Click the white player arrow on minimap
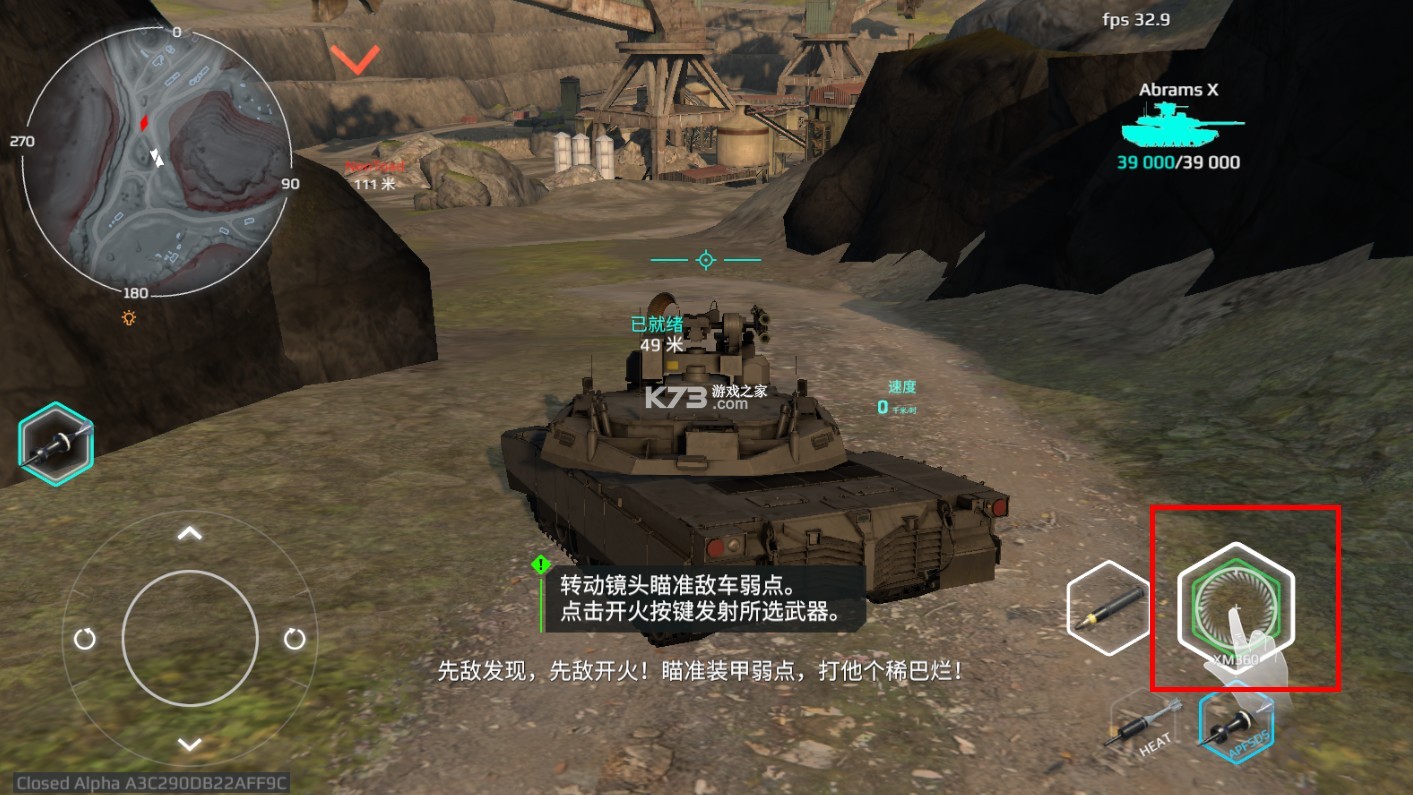 pyautogui.click(x=156, y=156)
